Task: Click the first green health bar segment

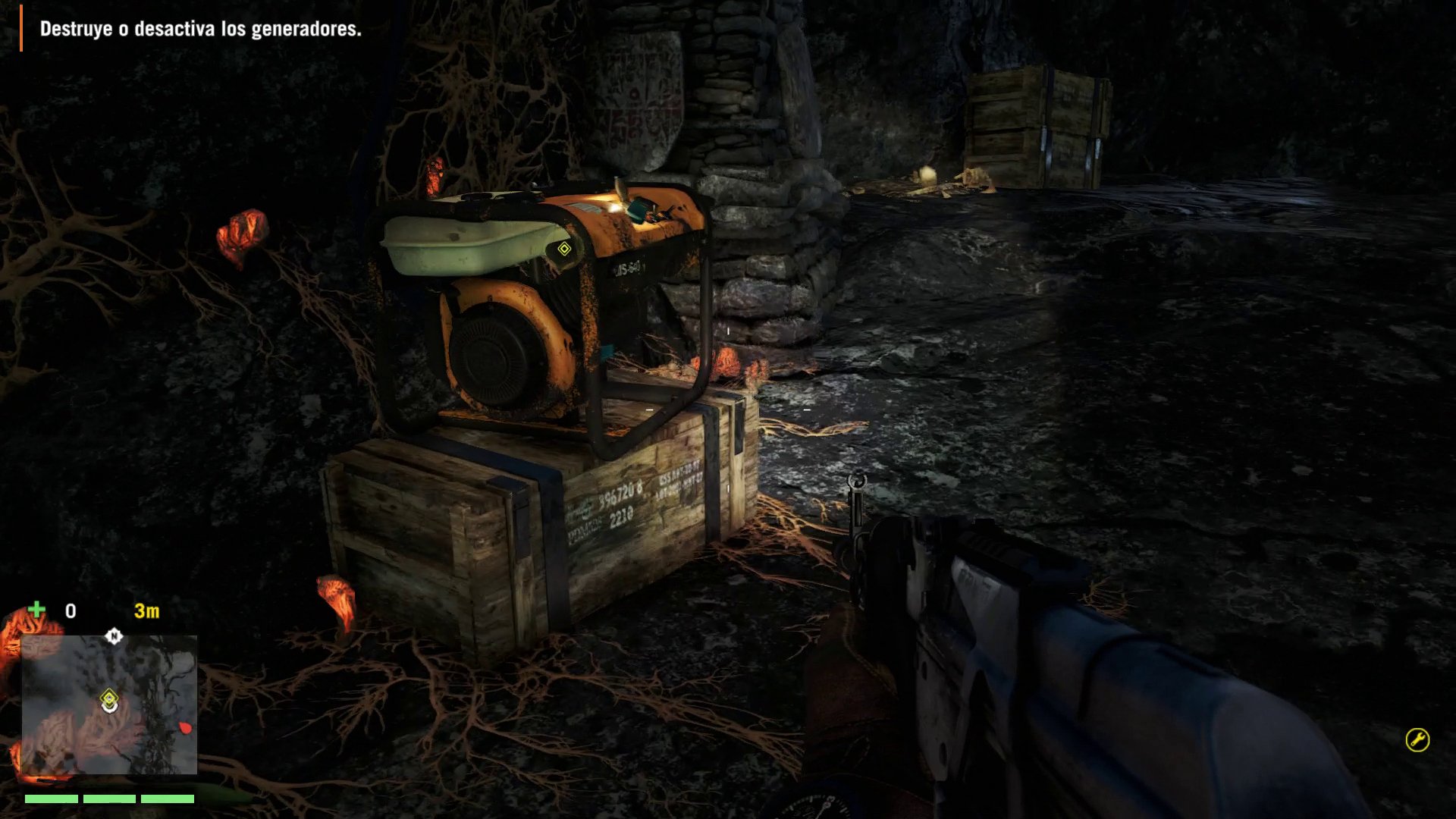Action: [51, 798]
